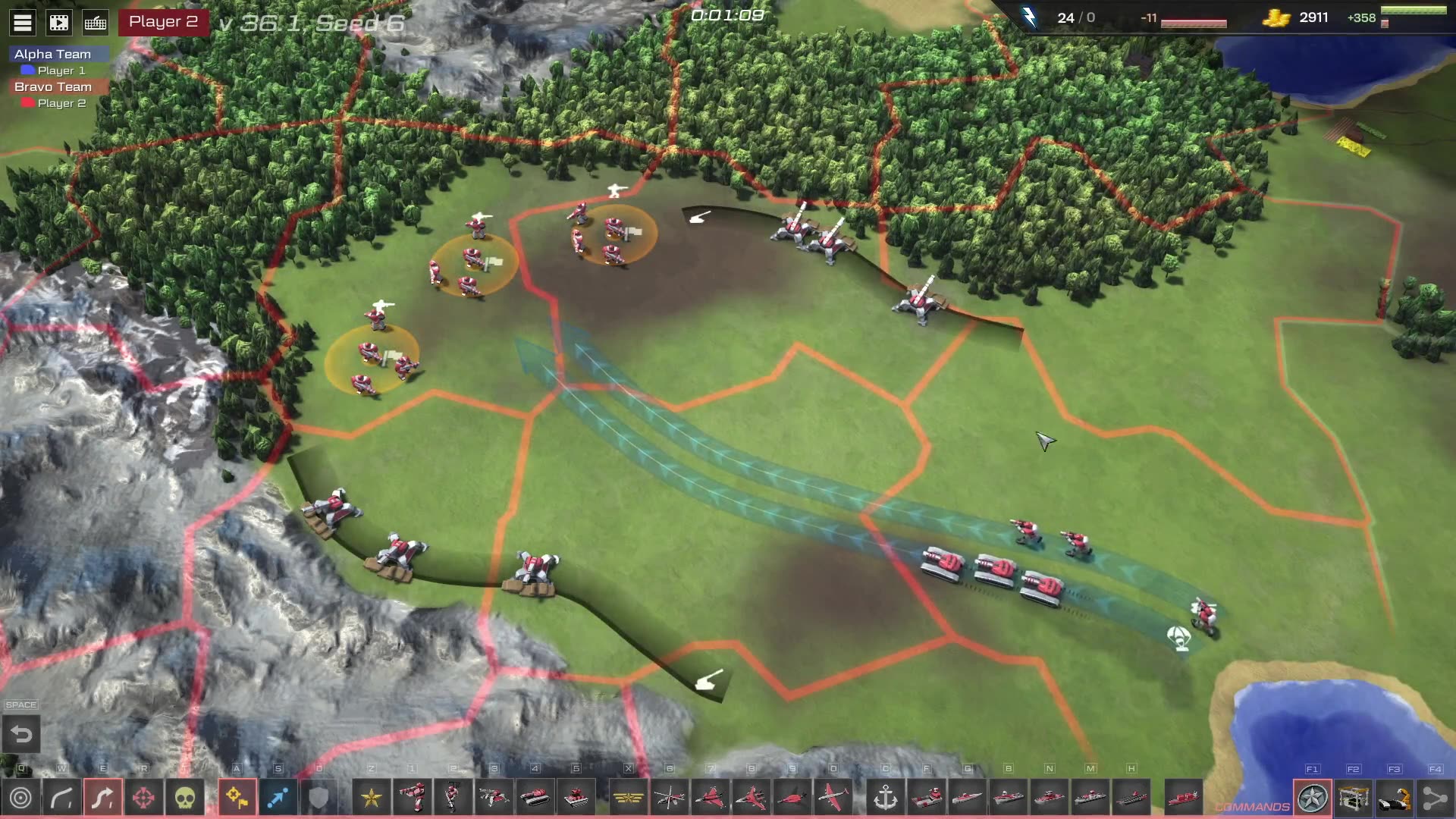Activate the green skull command

coord(185,798)
